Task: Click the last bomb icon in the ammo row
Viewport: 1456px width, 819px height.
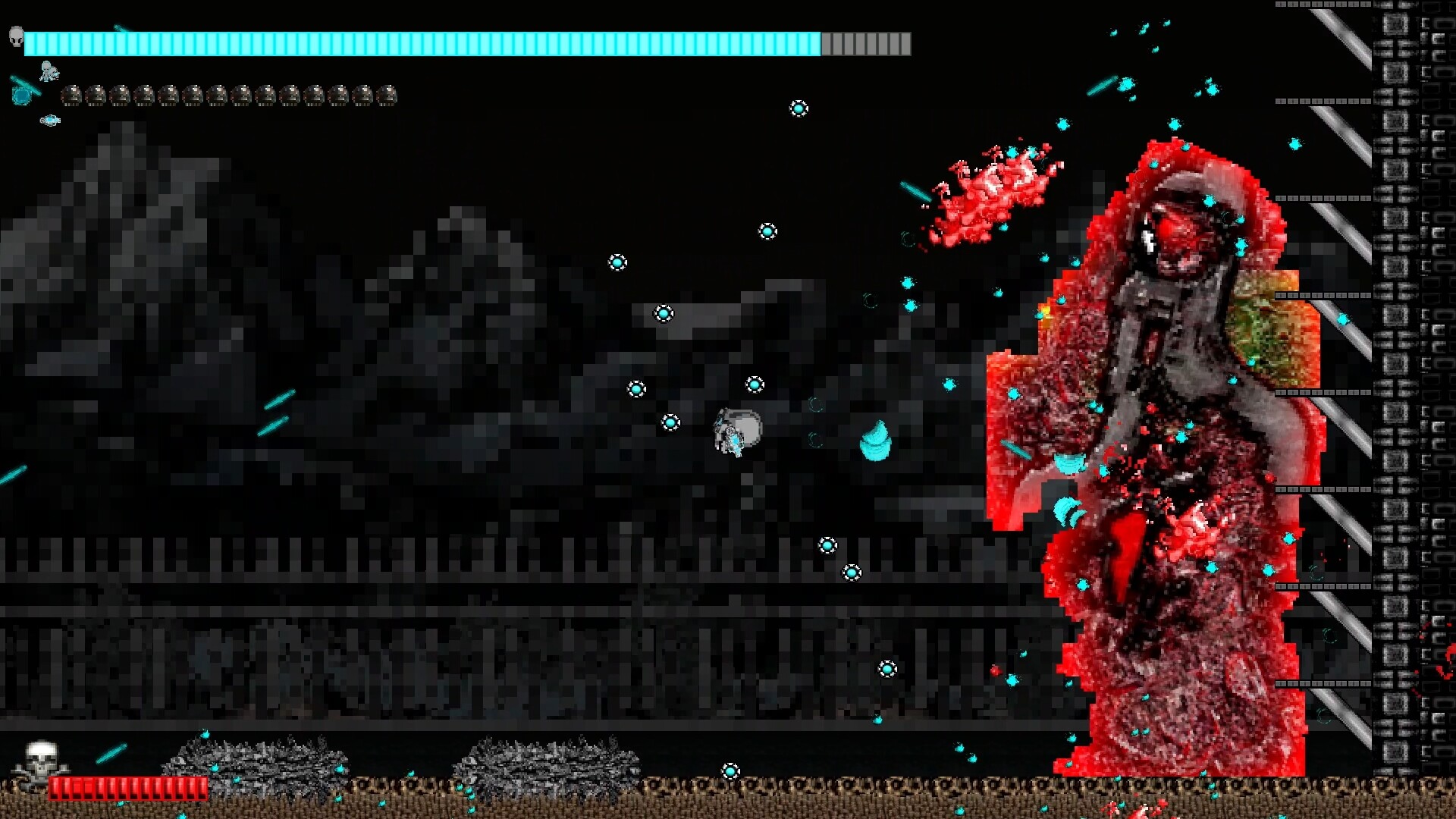Action: pyautogui.click(x=388, y=97)
